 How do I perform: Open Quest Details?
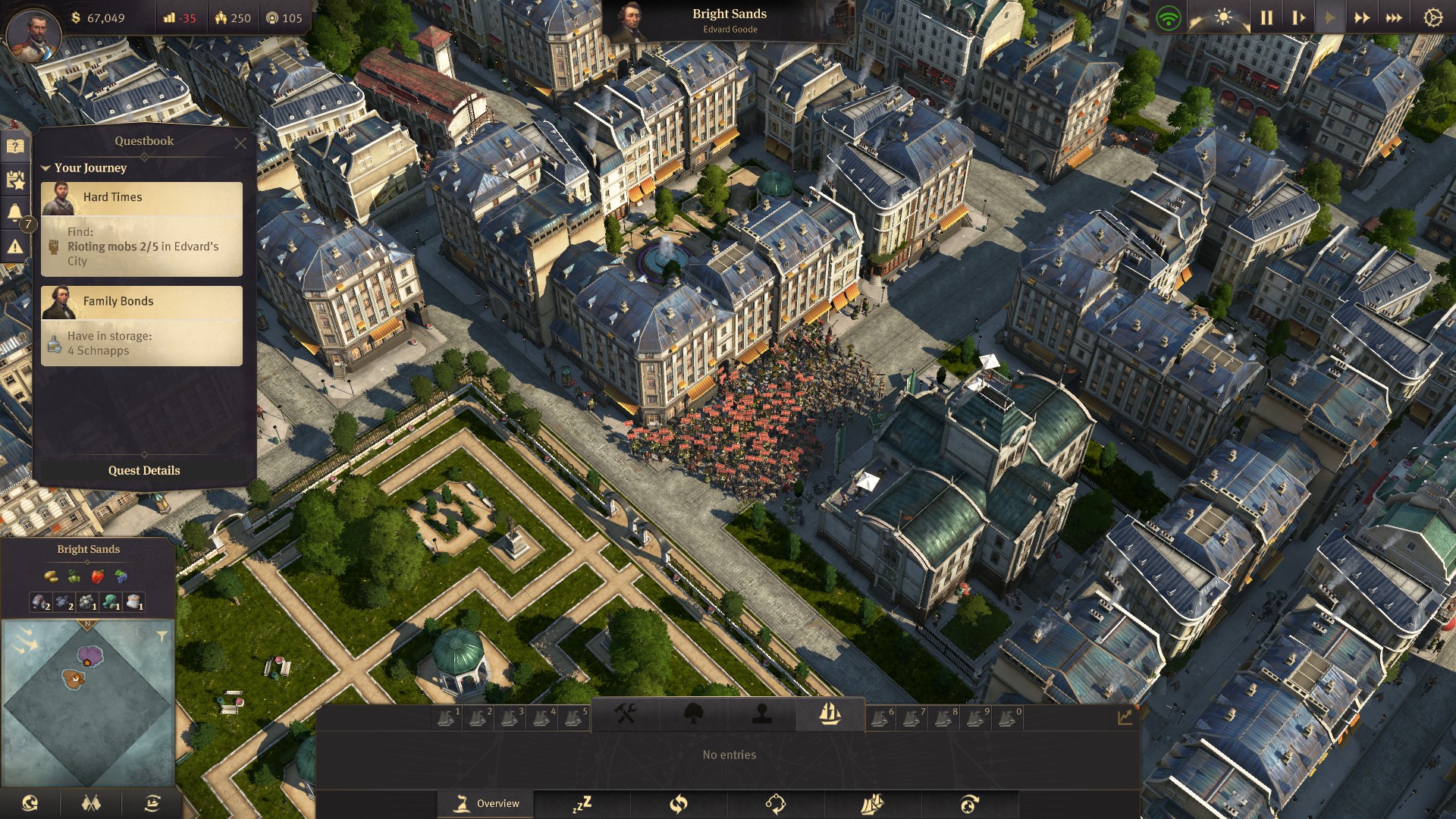click(x=144, y=470)
